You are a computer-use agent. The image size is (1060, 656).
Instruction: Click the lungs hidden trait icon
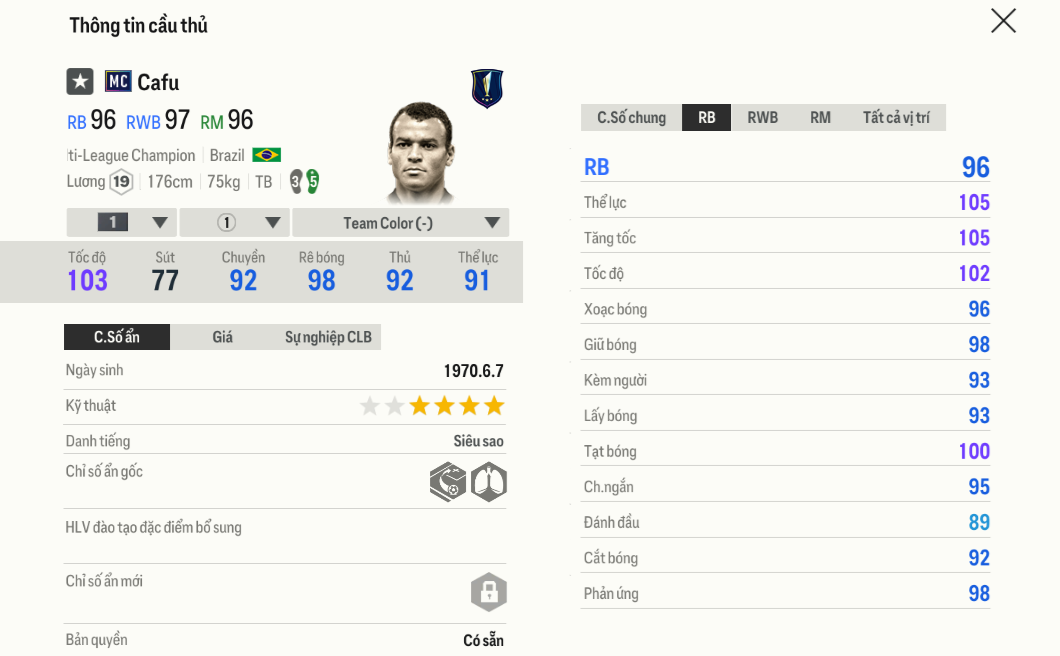click(x=489, y=482)
